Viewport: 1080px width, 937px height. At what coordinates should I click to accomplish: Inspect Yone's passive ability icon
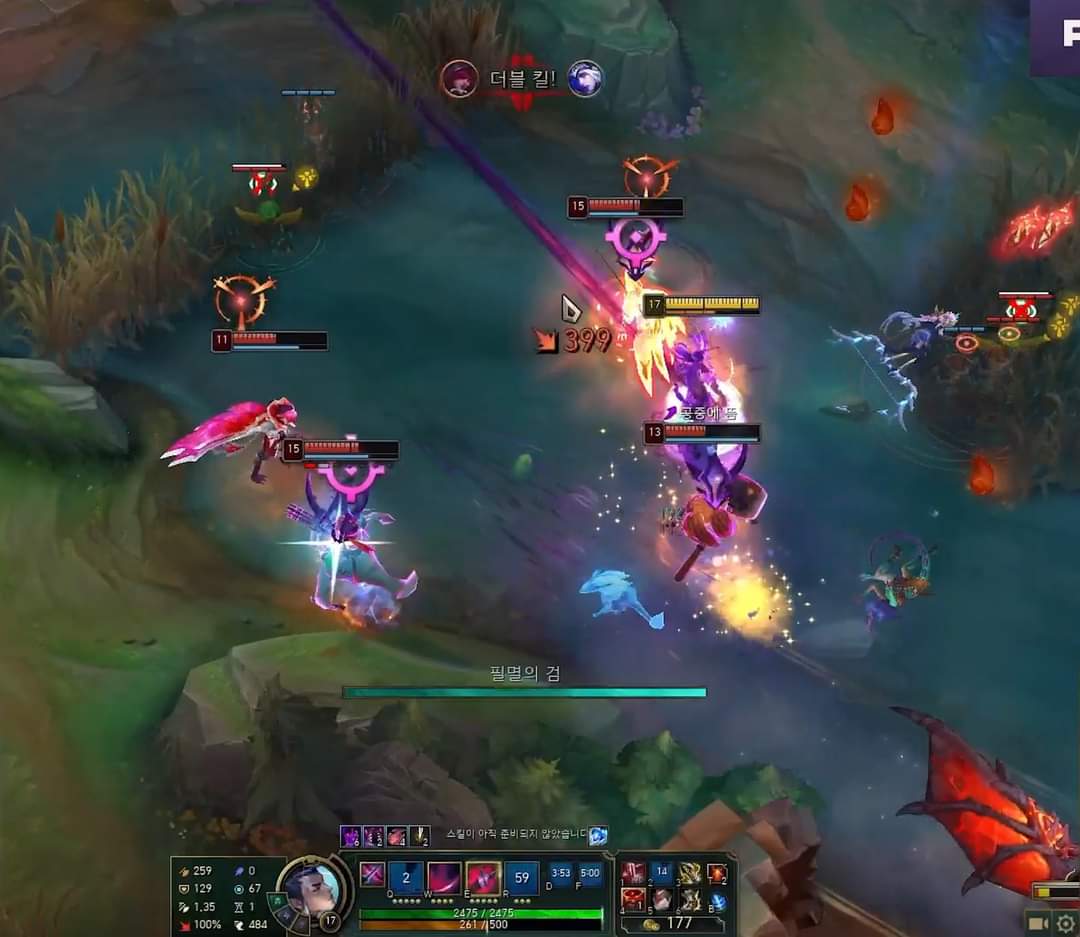coord(372,875)
